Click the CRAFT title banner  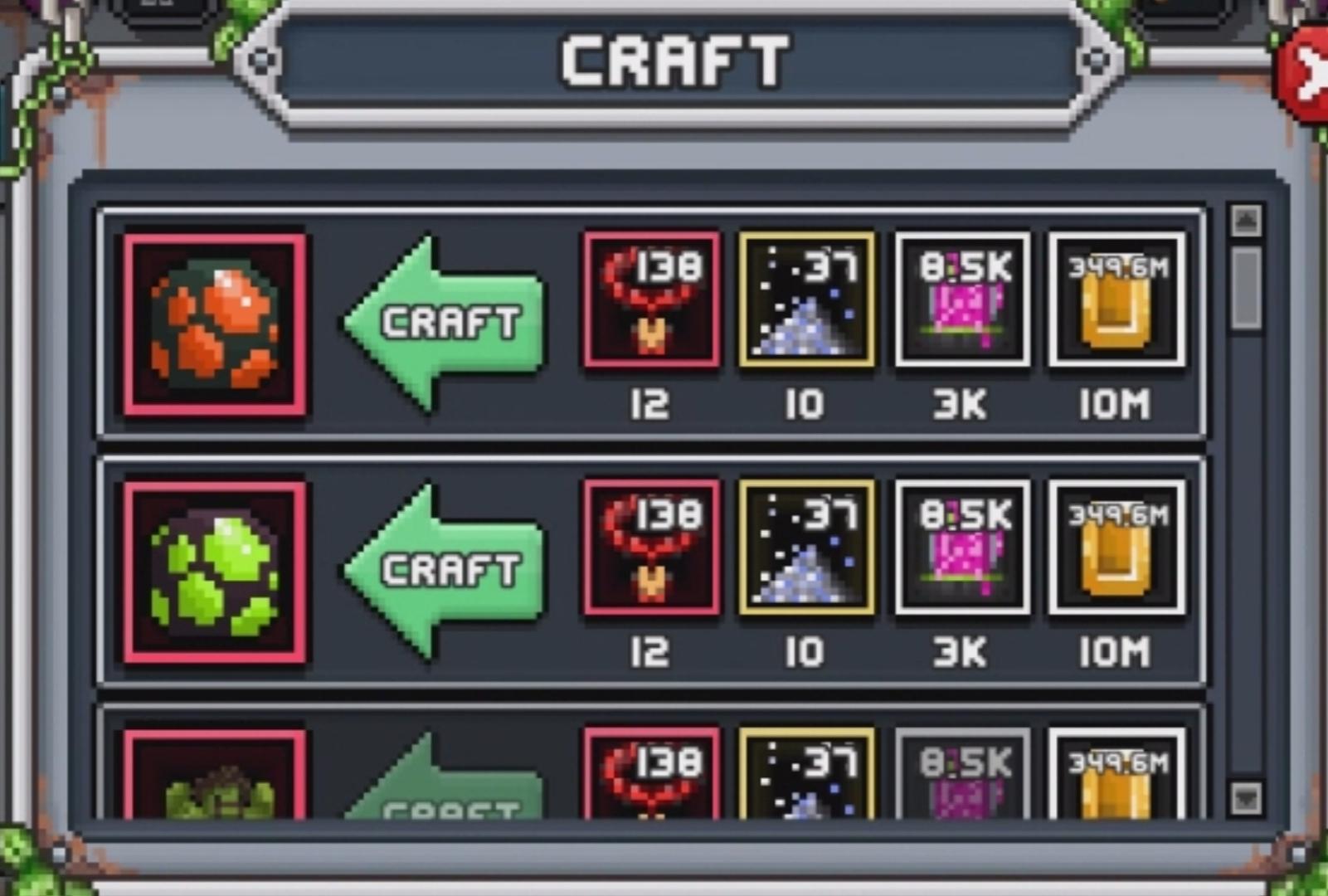(x=672, y=61)
